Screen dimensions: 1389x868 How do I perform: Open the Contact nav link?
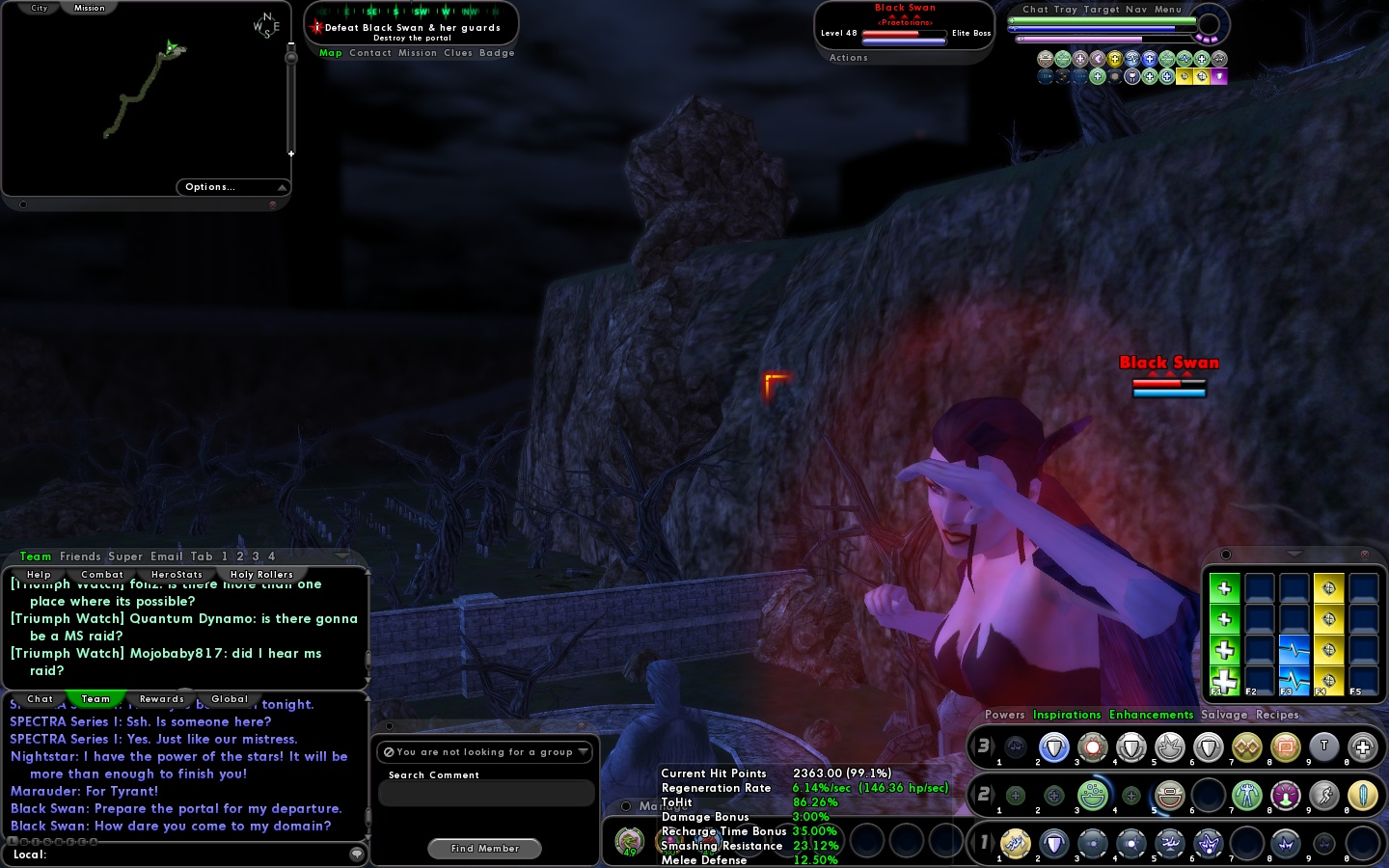point(370,53)
